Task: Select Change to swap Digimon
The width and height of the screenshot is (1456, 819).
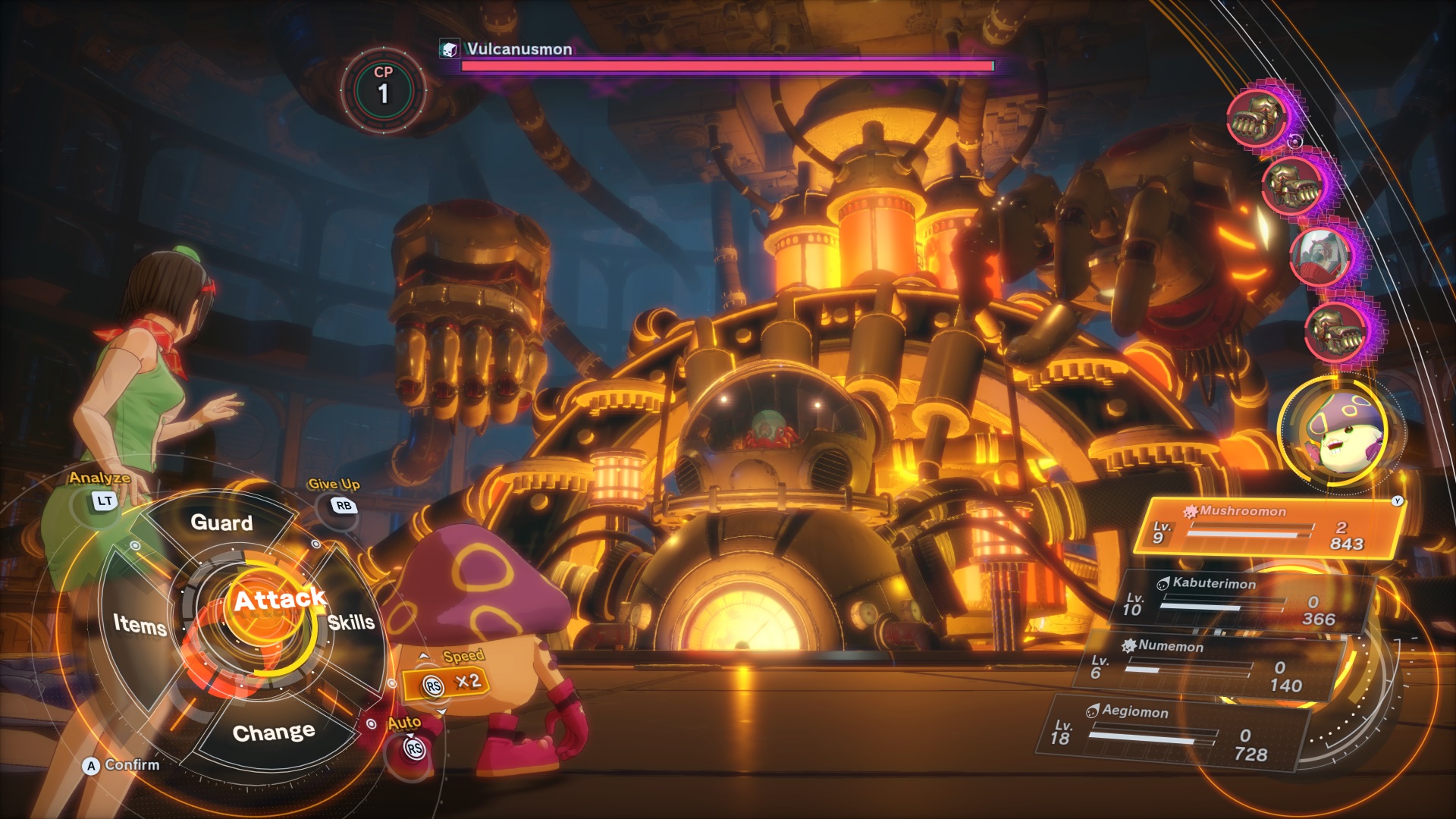Action: point(274,733)
